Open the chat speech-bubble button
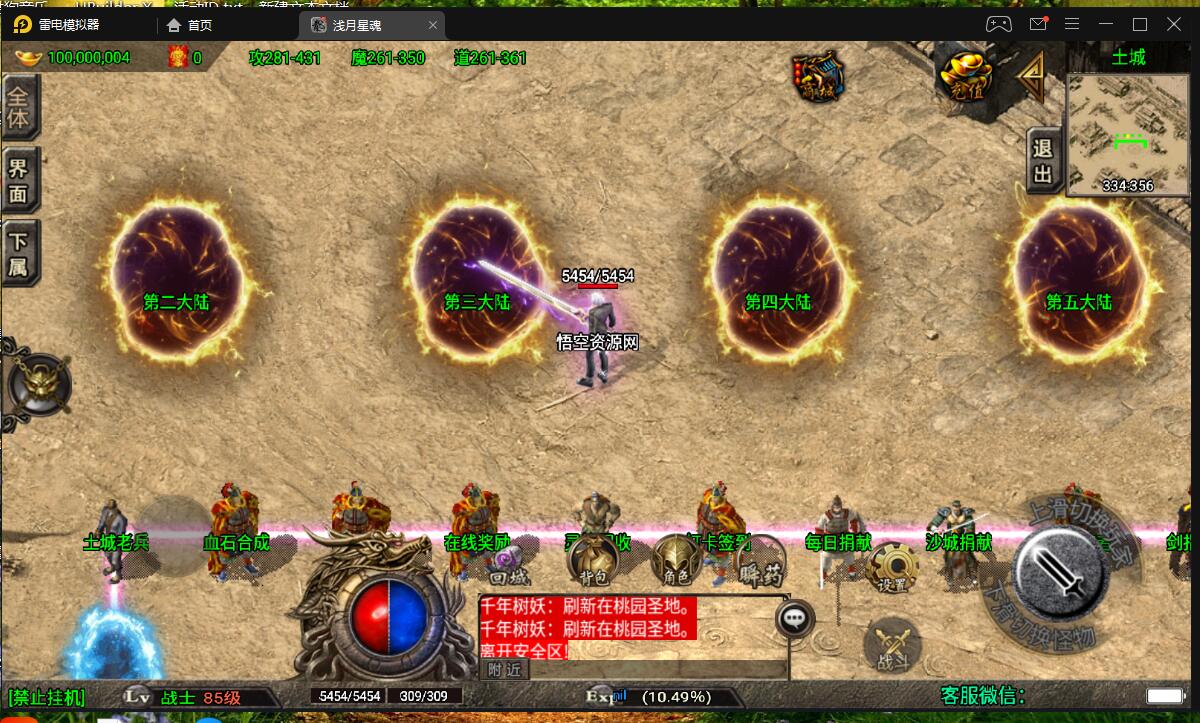 coord(795,619)
